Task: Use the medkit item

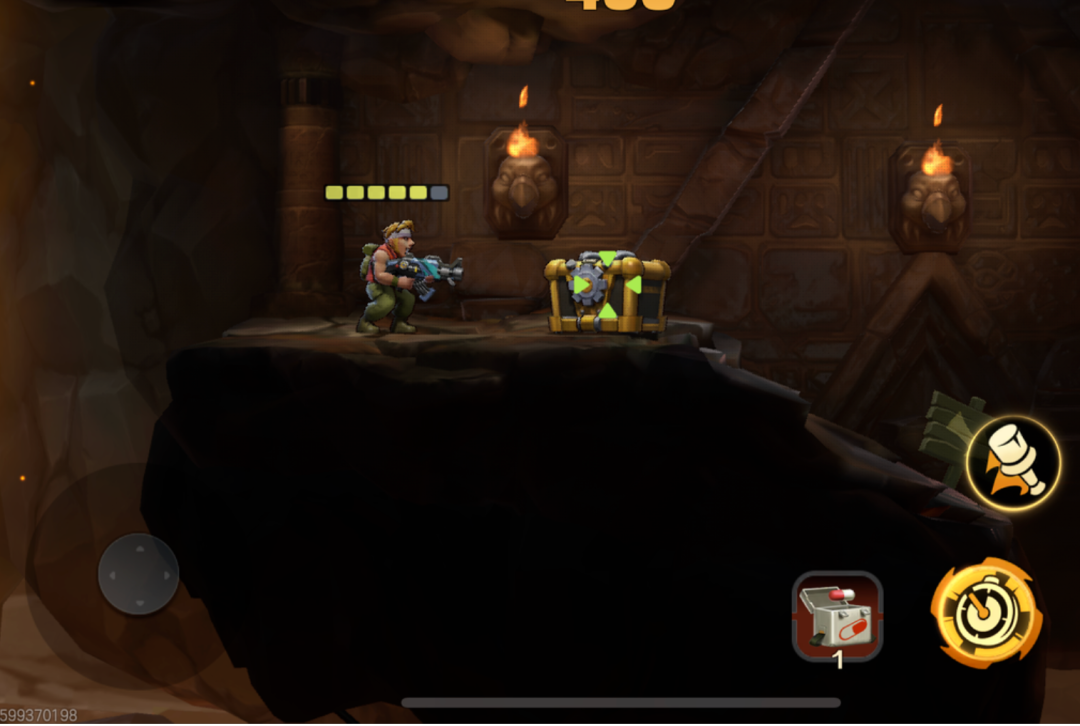Action: pyautogui.click(x=837, y=616)
